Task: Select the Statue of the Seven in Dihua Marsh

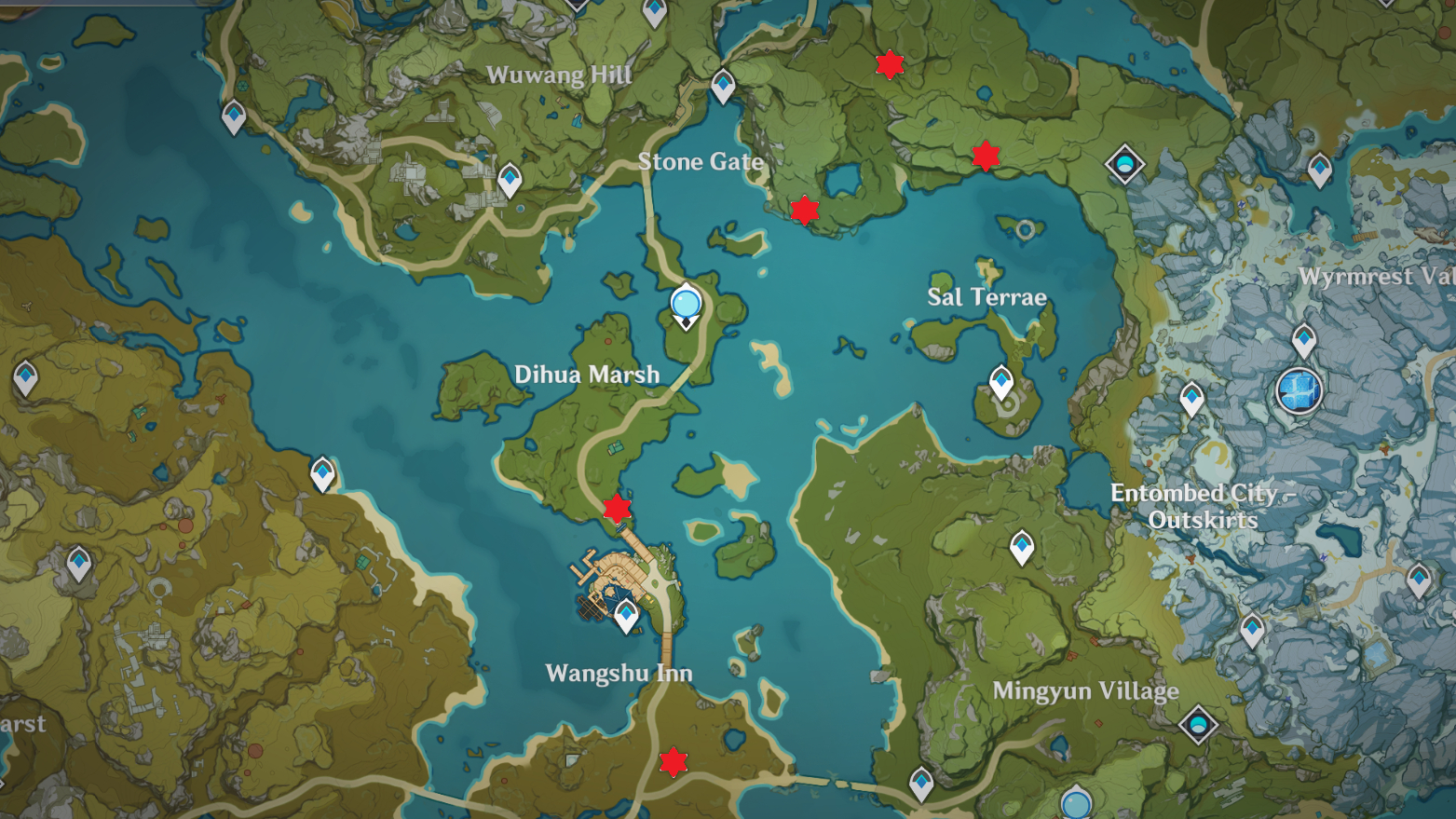Action: (687, 306)
